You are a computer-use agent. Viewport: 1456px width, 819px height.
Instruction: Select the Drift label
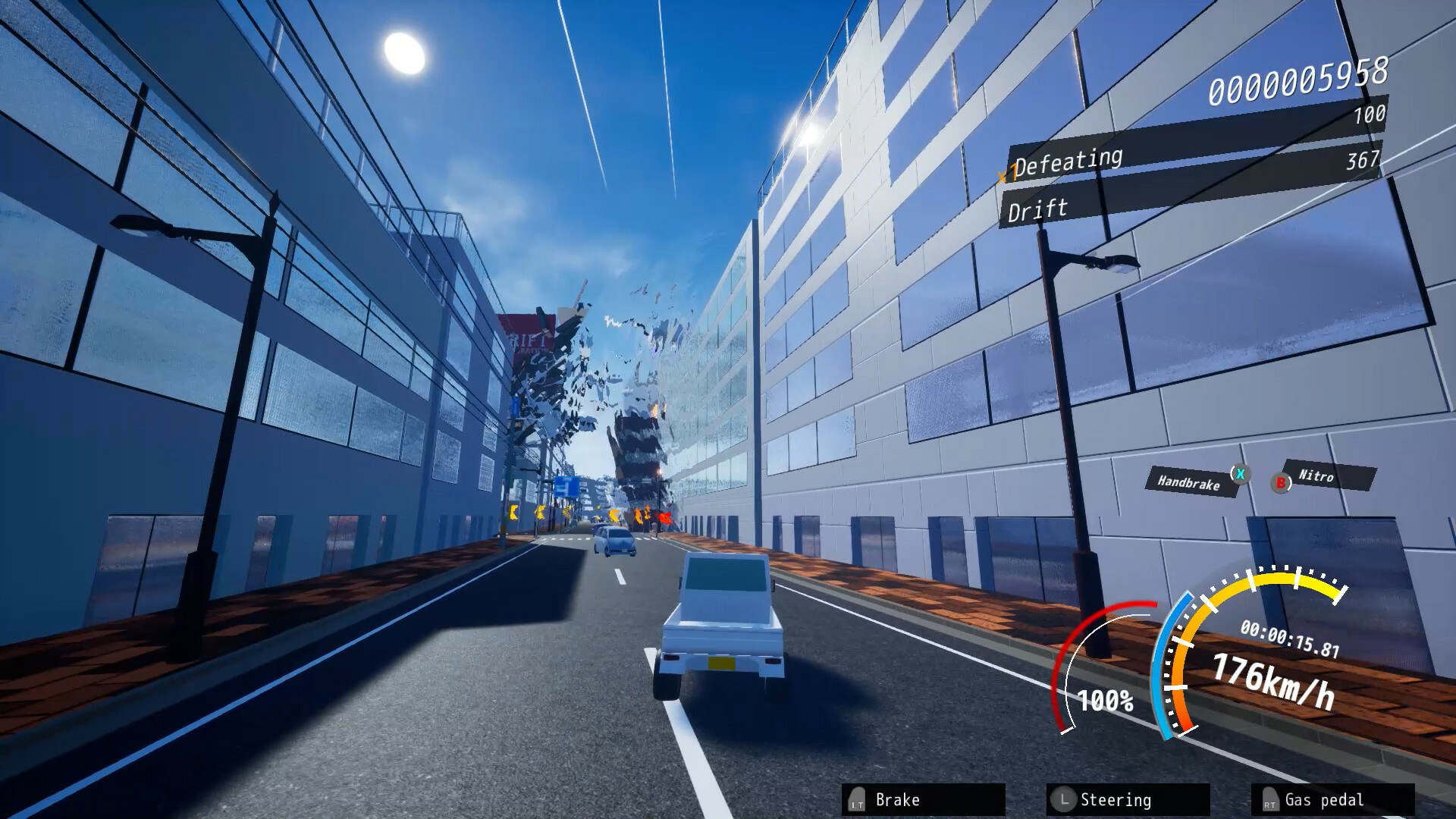coord(1037,209)
